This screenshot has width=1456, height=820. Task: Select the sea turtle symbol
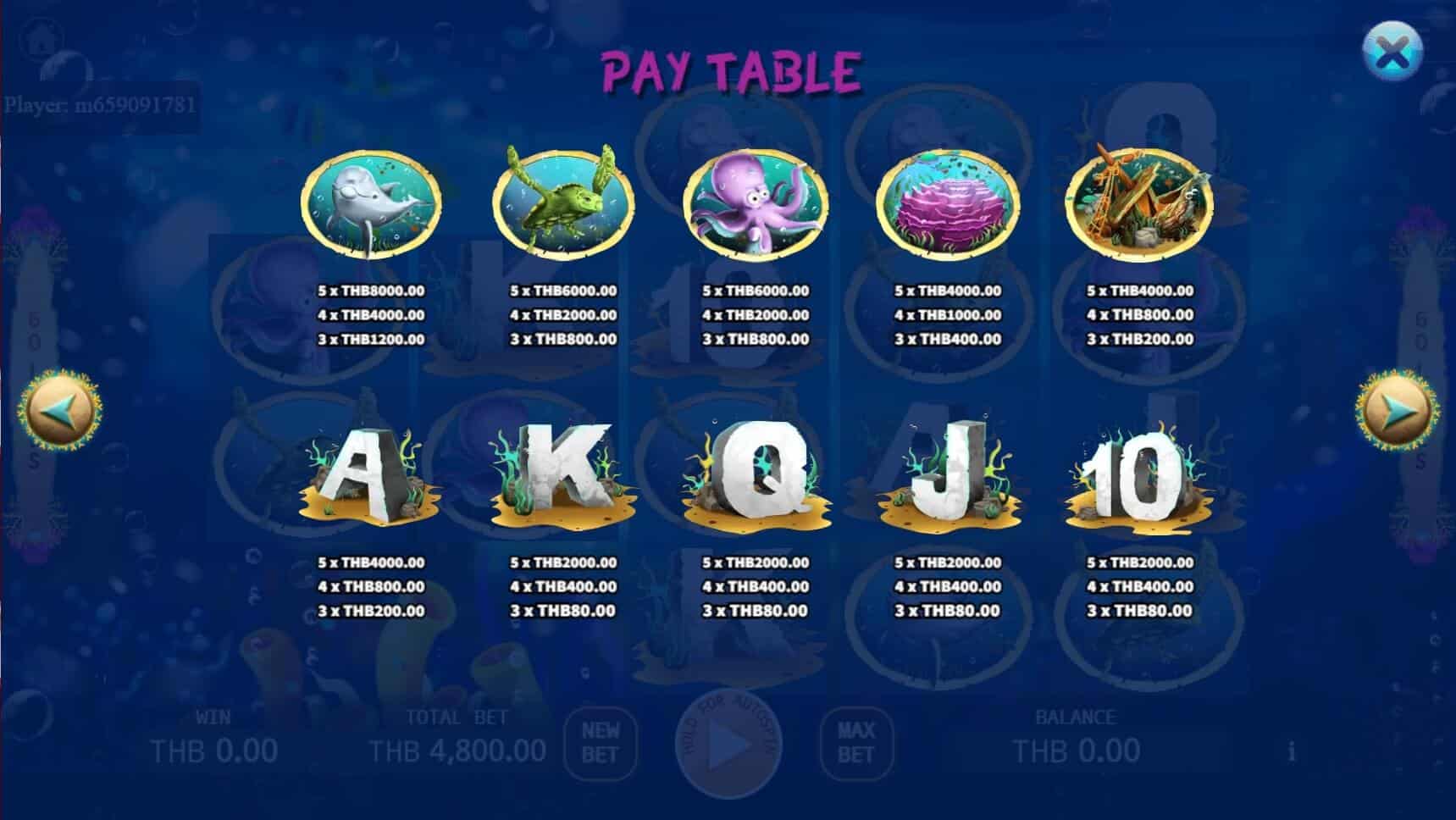[562, 202]
